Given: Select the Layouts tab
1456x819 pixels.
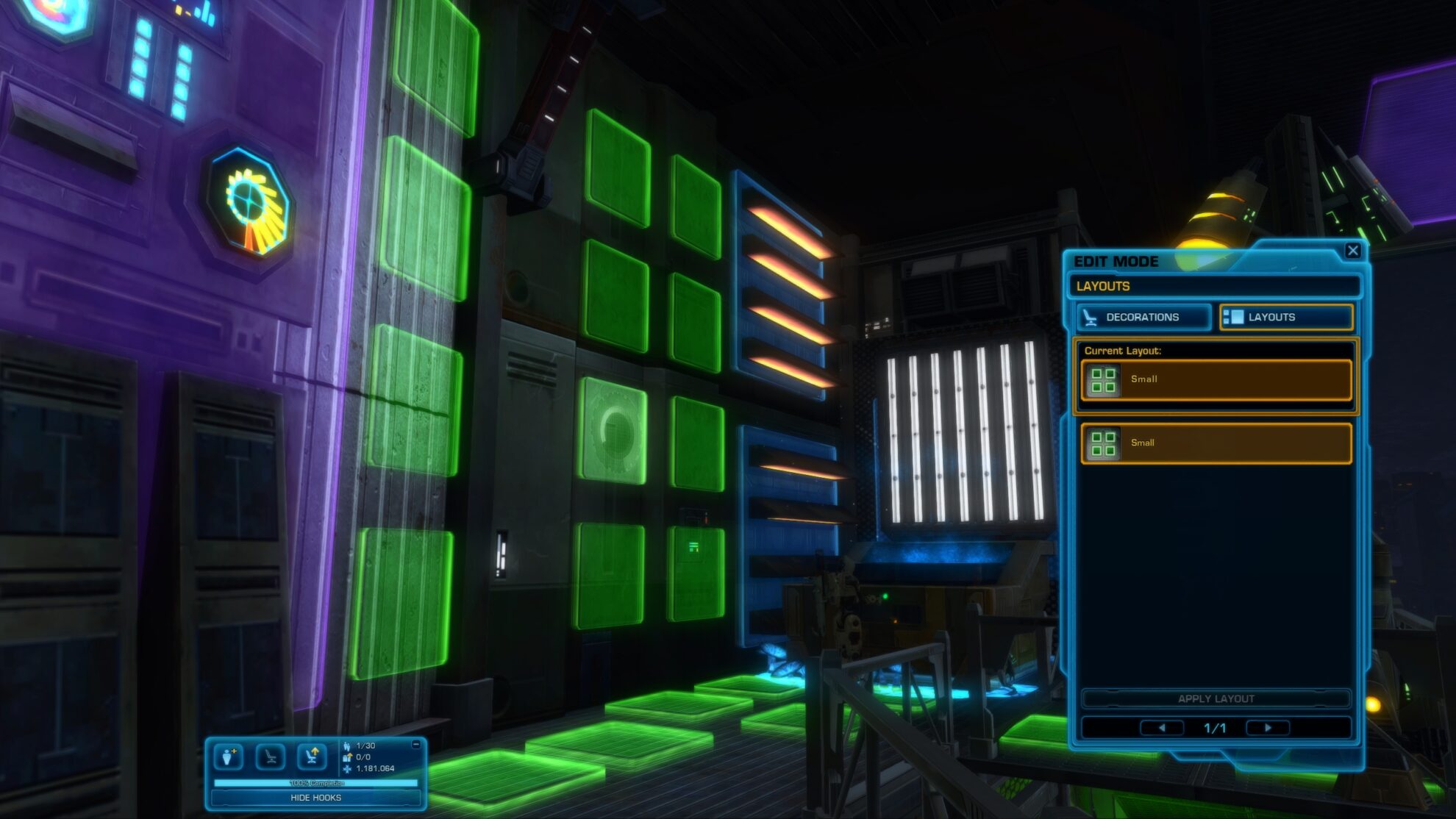Looking at the screenshot, I should [x=1287, y=317].
